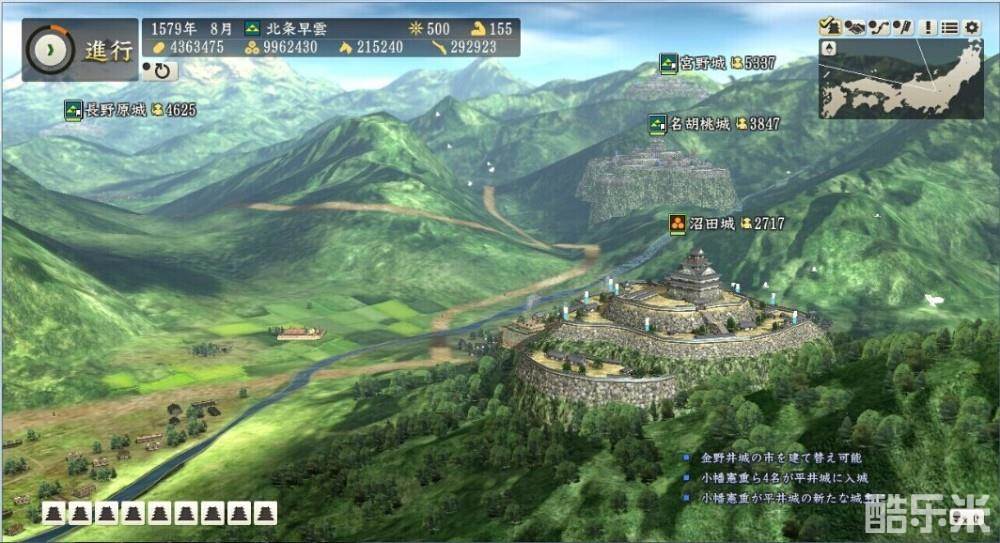This screenshot has width=1000, height=543.
Task: Open the diplomacy handshake icon
Action: coord(853,27)
